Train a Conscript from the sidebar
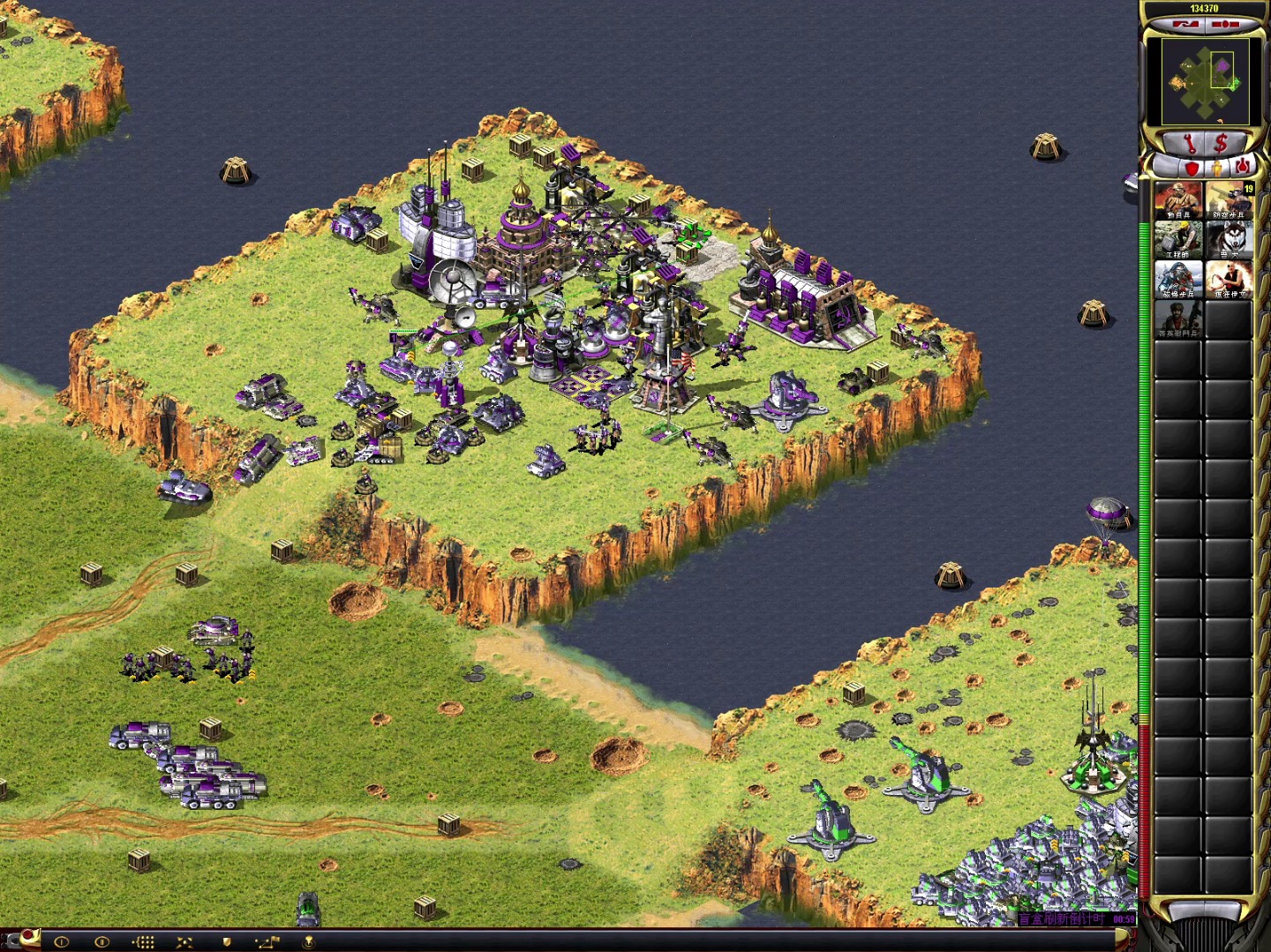Screen dimensions: 1271x952 pos(1178,200)
